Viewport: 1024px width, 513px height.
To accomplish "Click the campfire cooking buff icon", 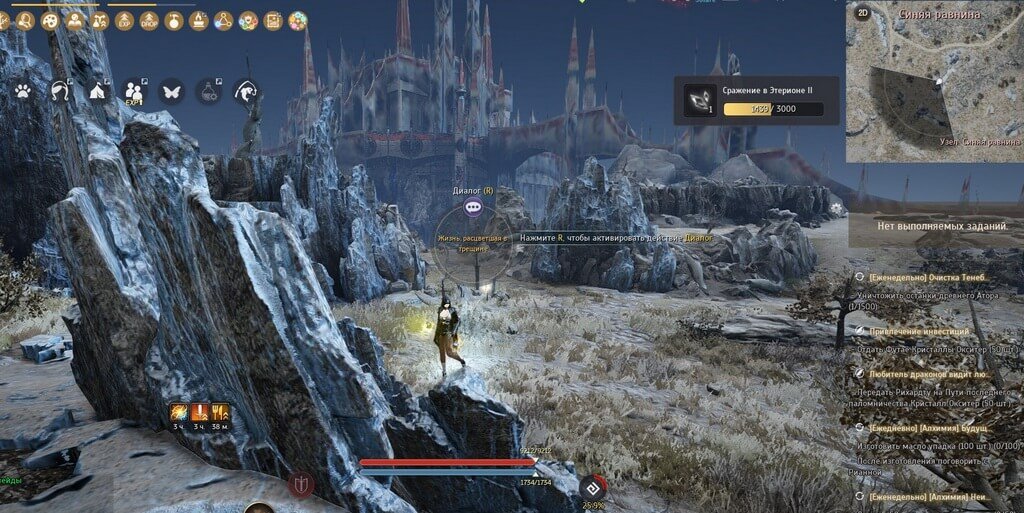I will pos(199,20).
